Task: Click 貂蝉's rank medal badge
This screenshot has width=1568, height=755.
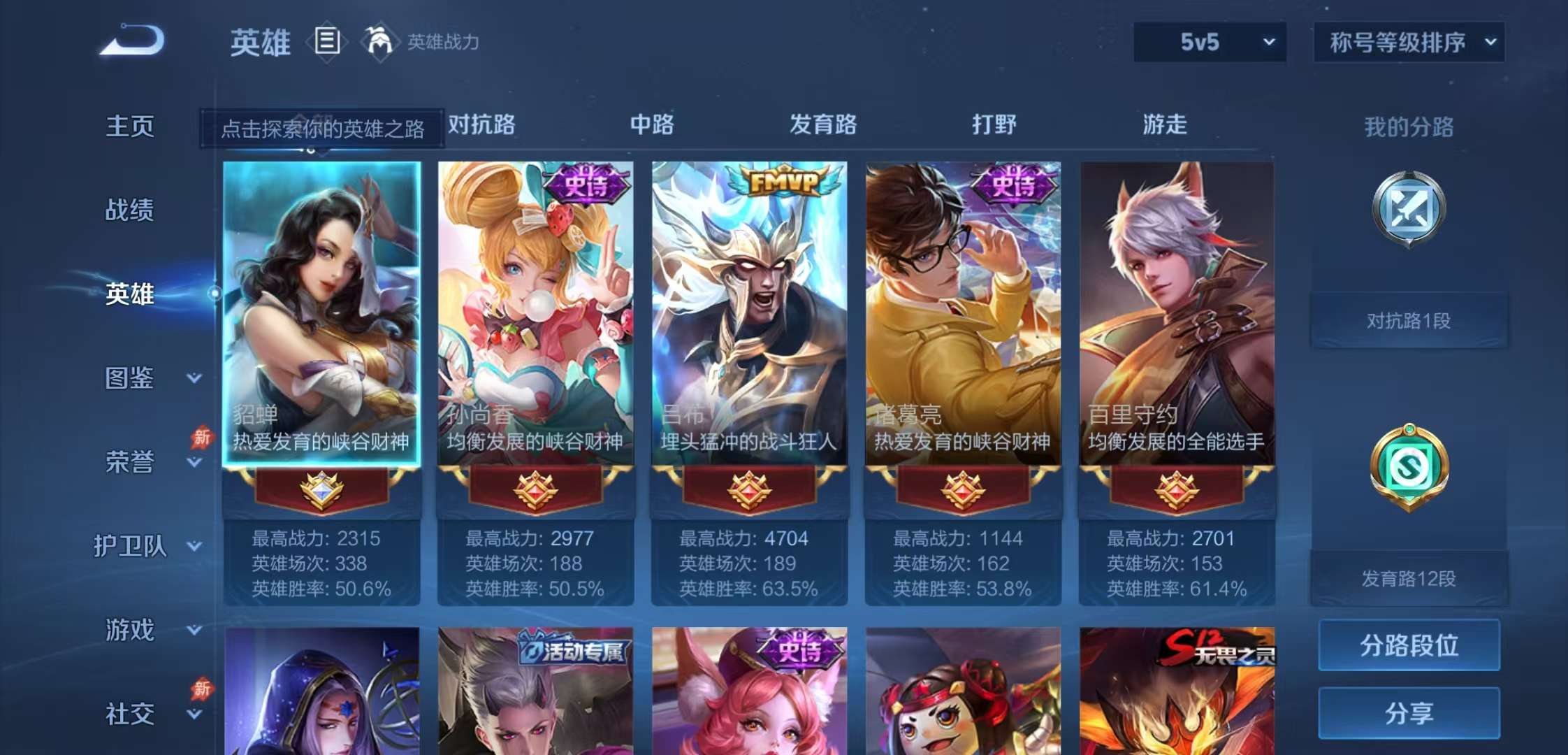Action: click(x=321, y=491)
